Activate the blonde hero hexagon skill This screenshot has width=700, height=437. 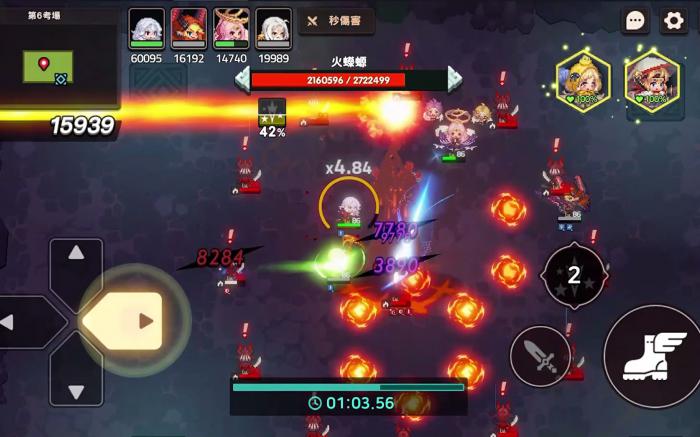tap(583, 79)
